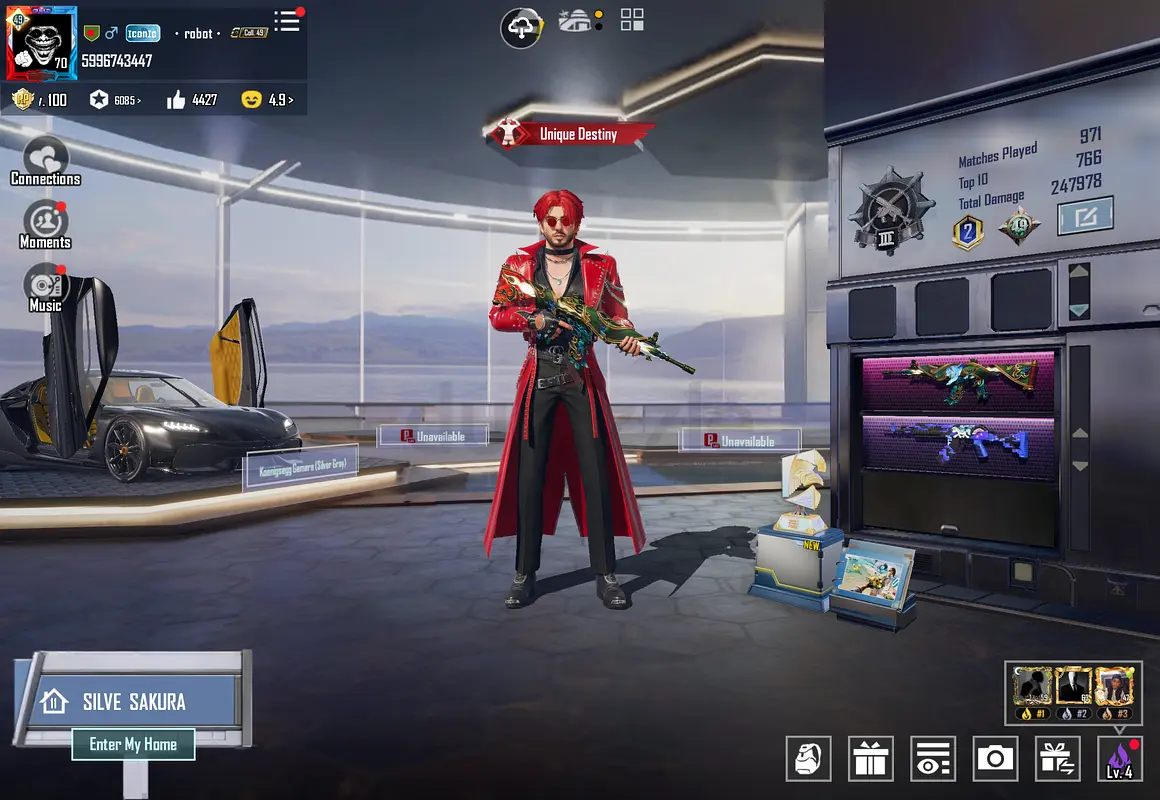This screenshot has width=1160, height=800.
Task: Click the eye and list view icon
Action: tap(933, 759)
